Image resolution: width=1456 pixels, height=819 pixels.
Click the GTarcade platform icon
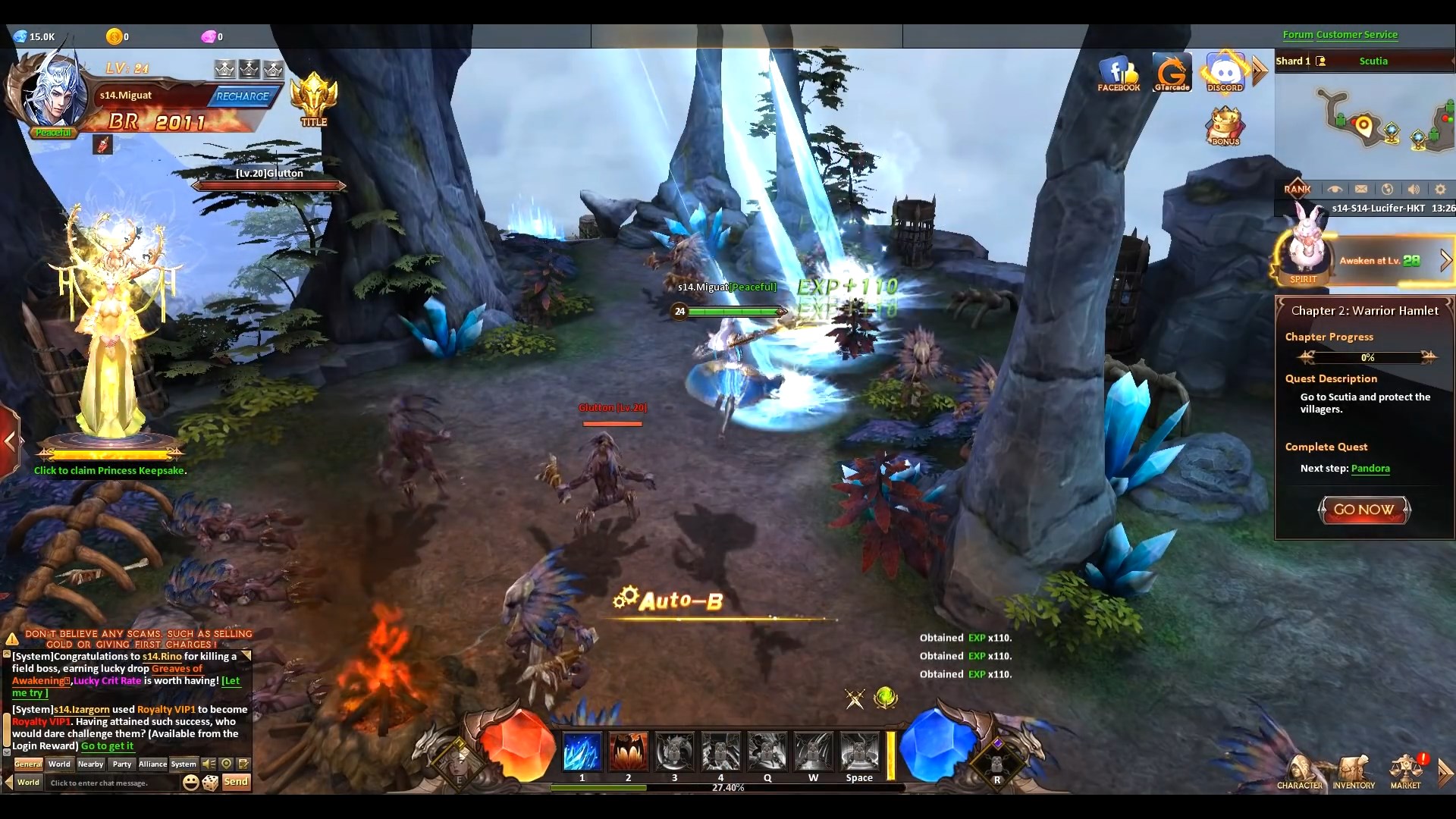pyautogui.click(x=1172, y=72)
